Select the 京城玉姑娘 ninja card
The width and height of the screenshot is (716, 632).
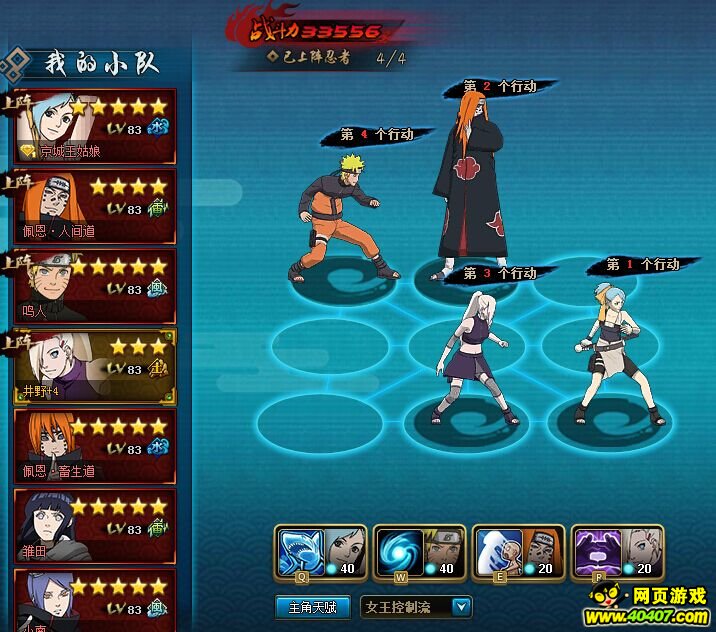pyautogui.click(x=95, y=127)
